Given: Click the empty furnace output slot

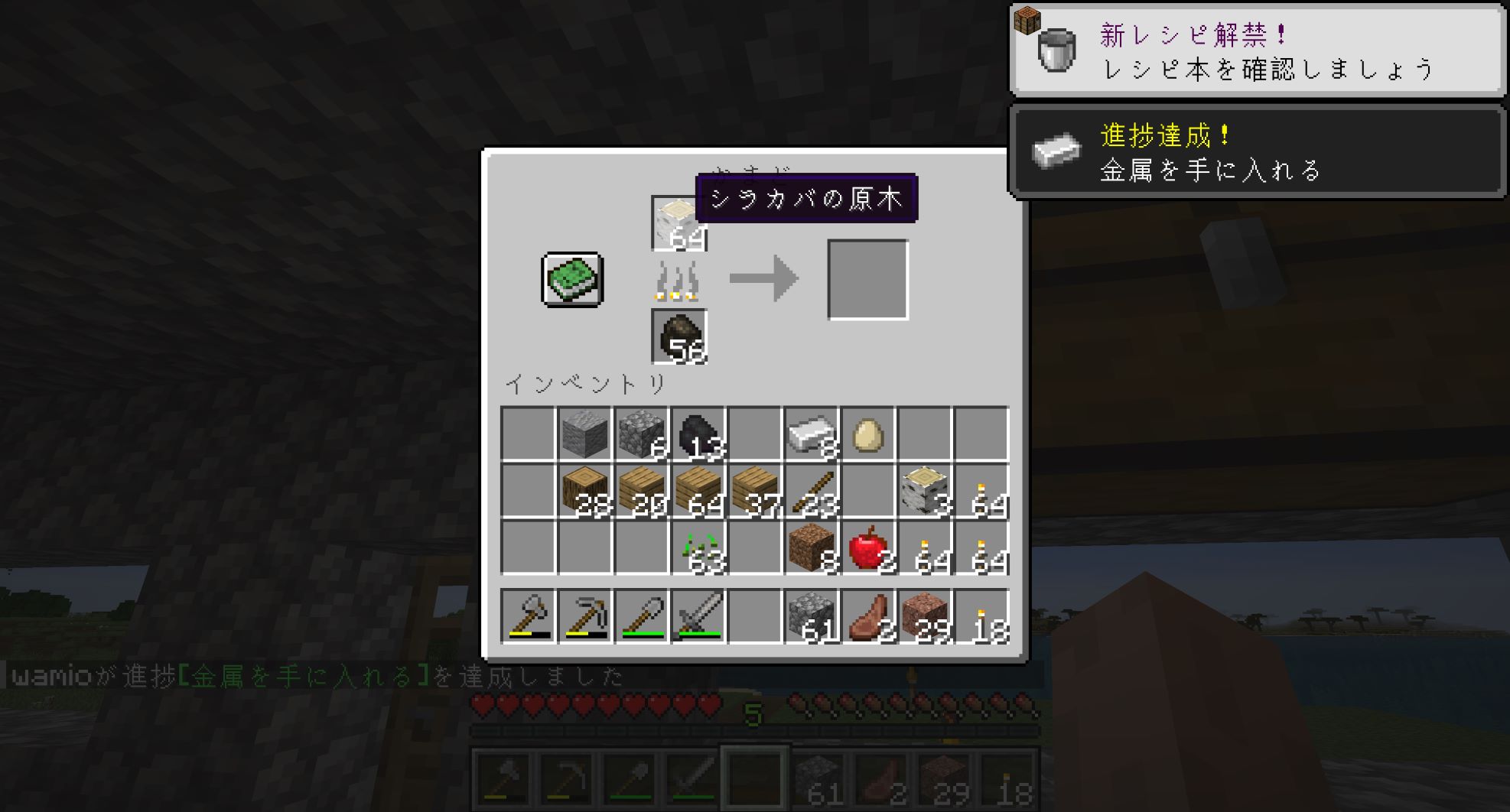Looking at the screenshot, I should tap(867, 279).
